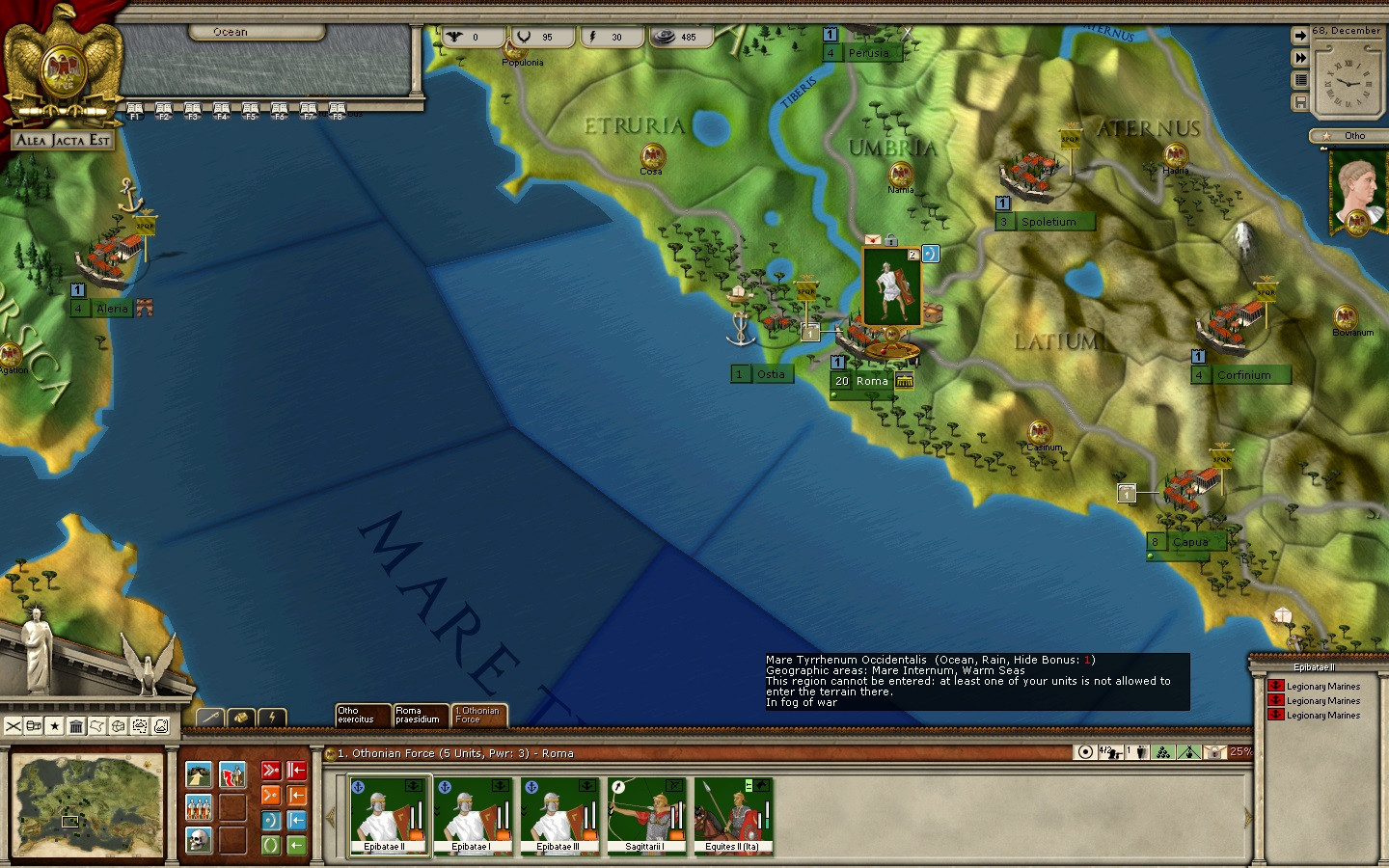End turn with the single arrow button
Image resolution: width=1389 pixels, height=868 pixels.
tap(1300, 36)
